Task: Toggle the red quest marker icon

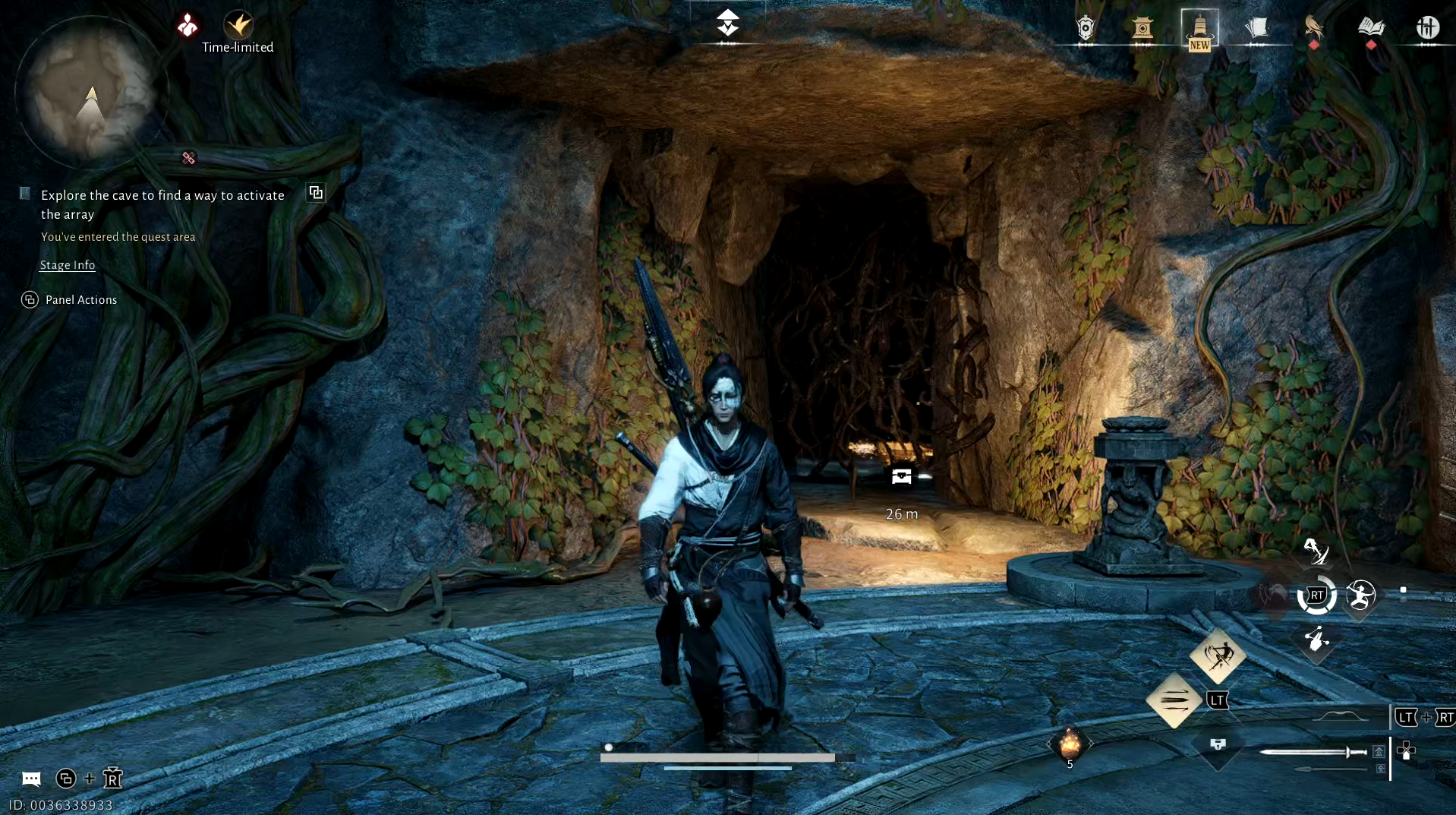Action: [x=188, y=157]
